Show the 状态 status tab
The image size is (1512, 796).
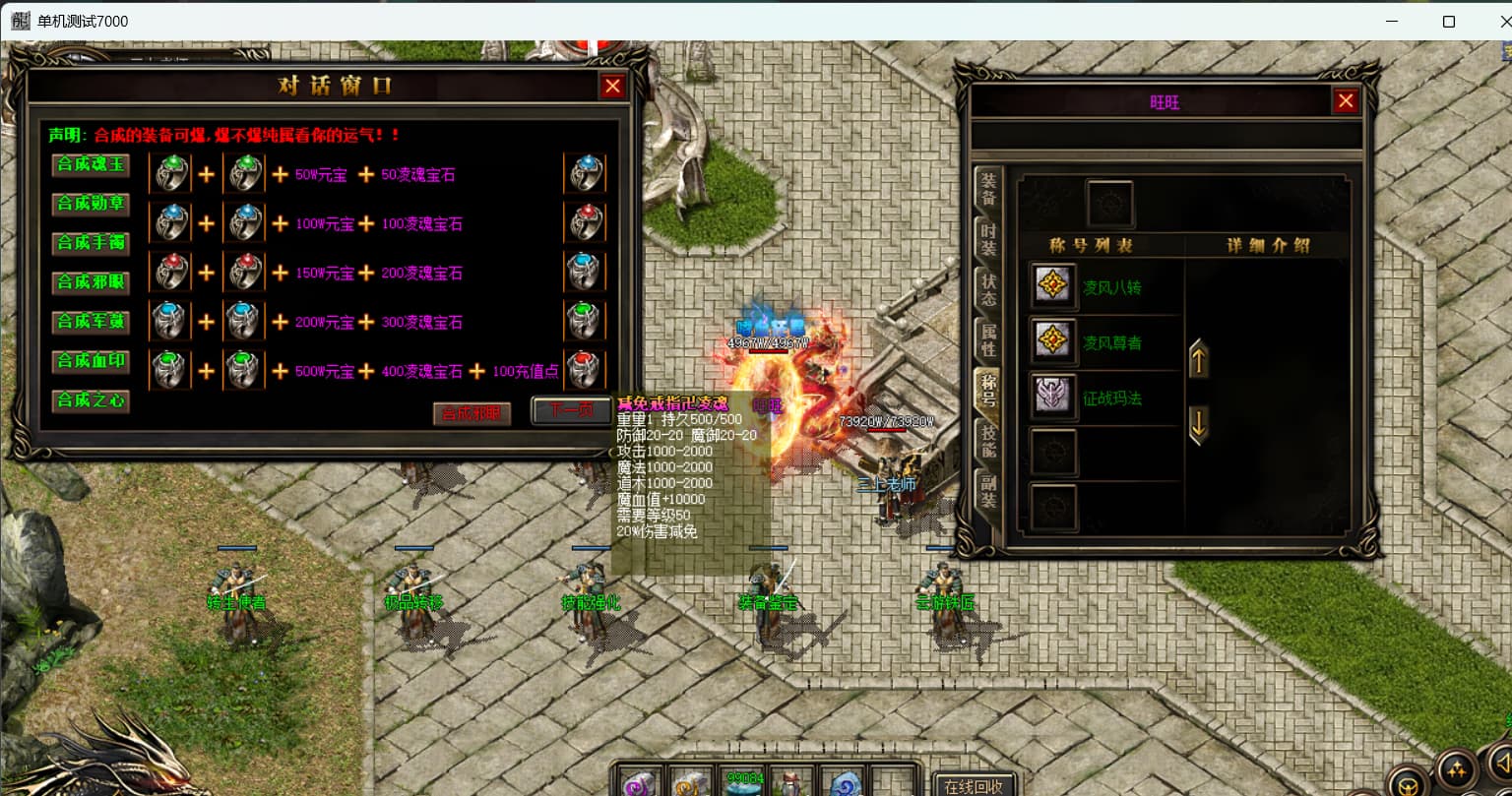click(x=988, y=289)
